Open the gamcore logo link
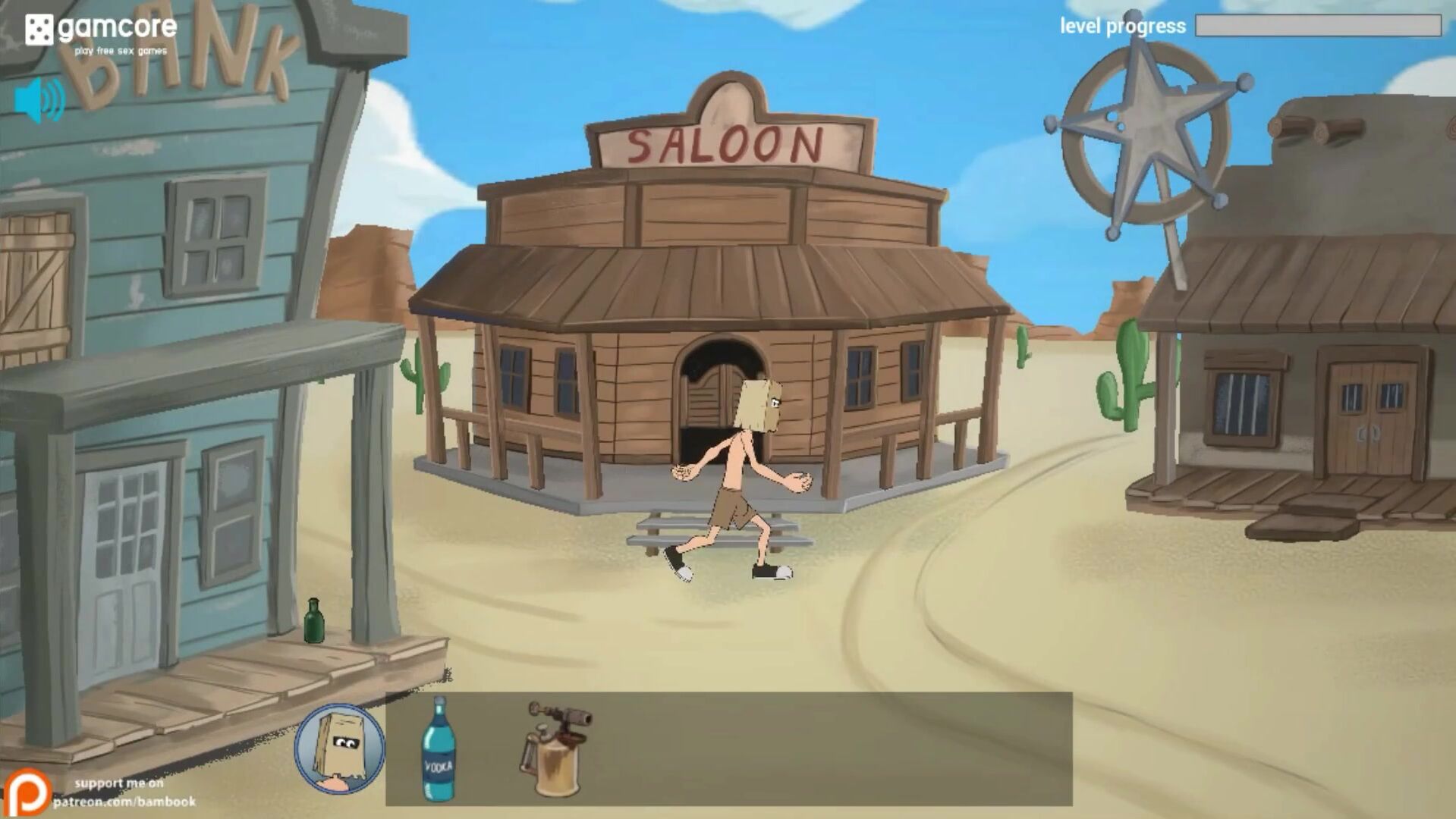This screenshot has width=1456, height=819. [100, 33]
